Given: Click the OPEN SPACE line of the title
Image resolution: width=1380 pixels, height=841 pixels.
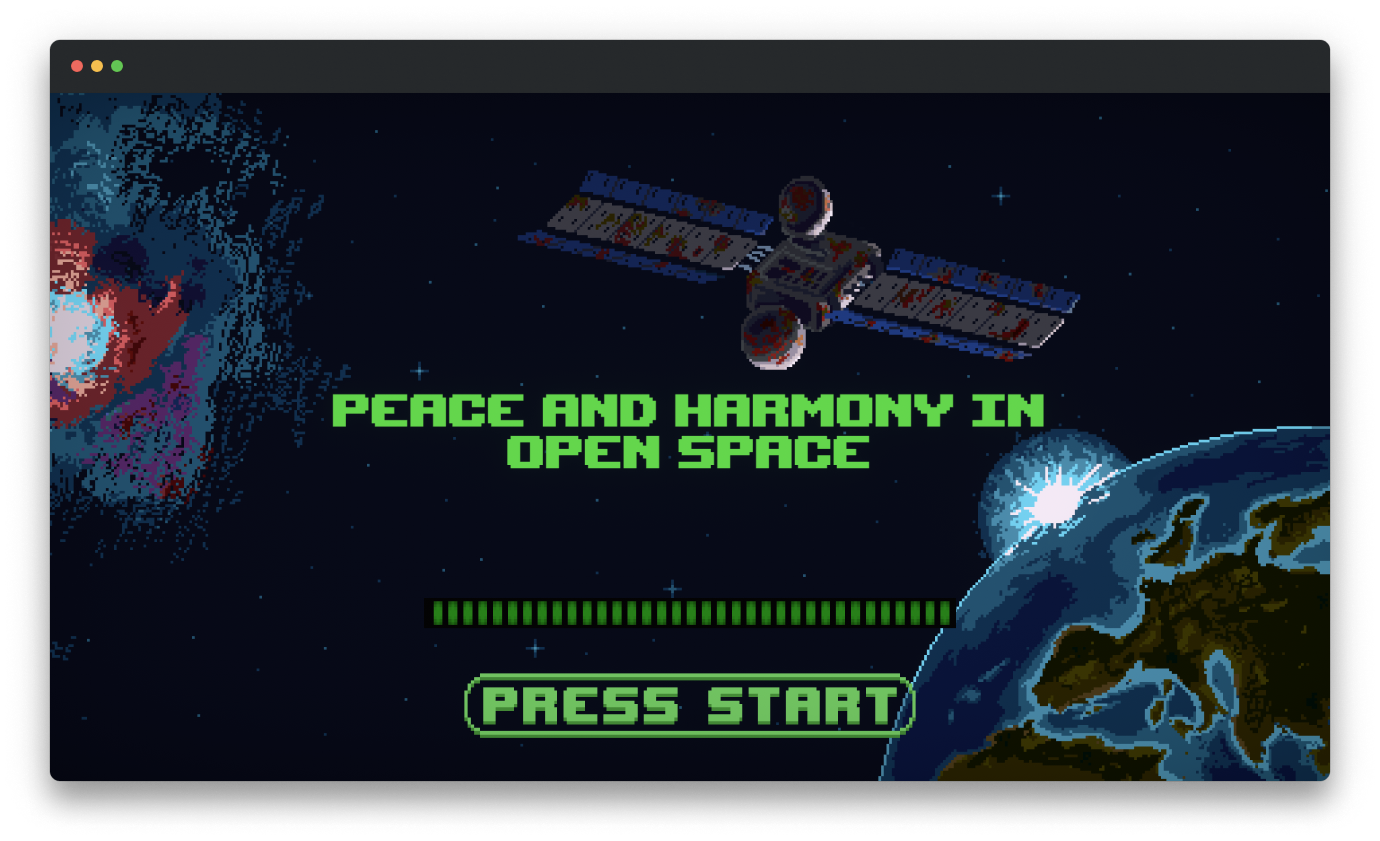Looking at the screenshot, I should click(x=690, y=452).
